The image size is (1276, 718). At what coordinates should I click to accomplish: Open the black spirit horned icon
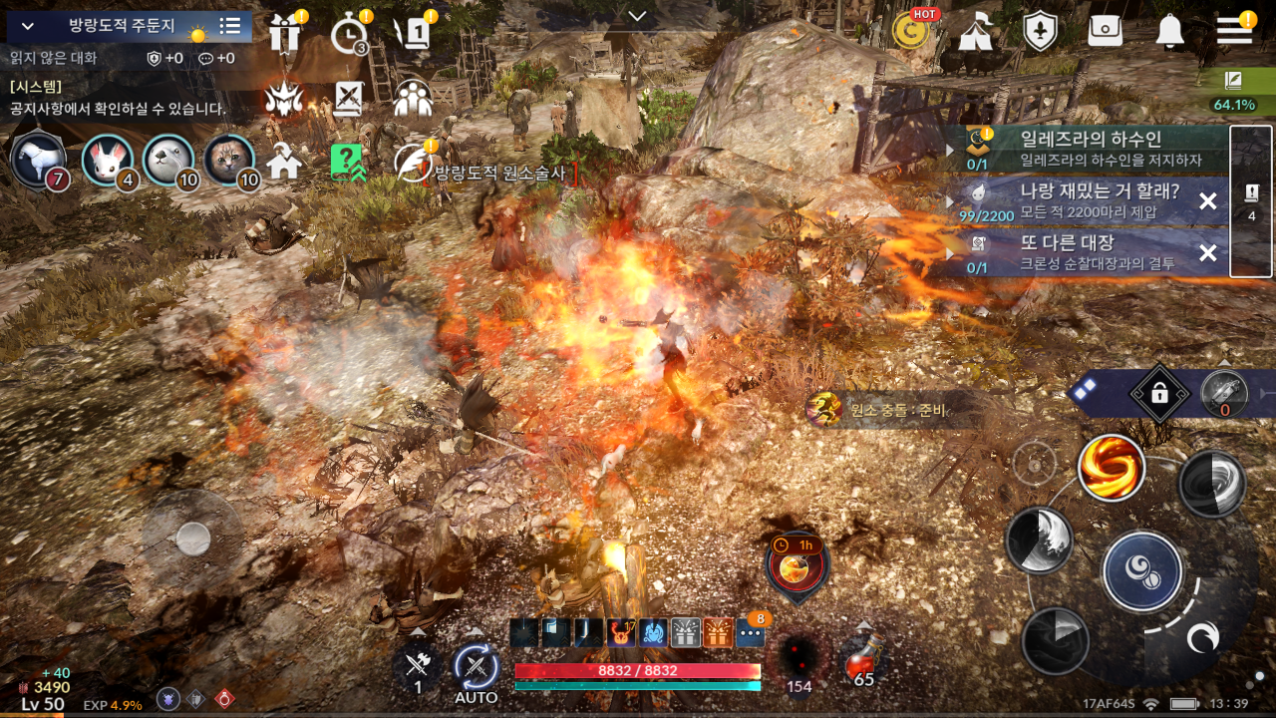coord(284,98)
